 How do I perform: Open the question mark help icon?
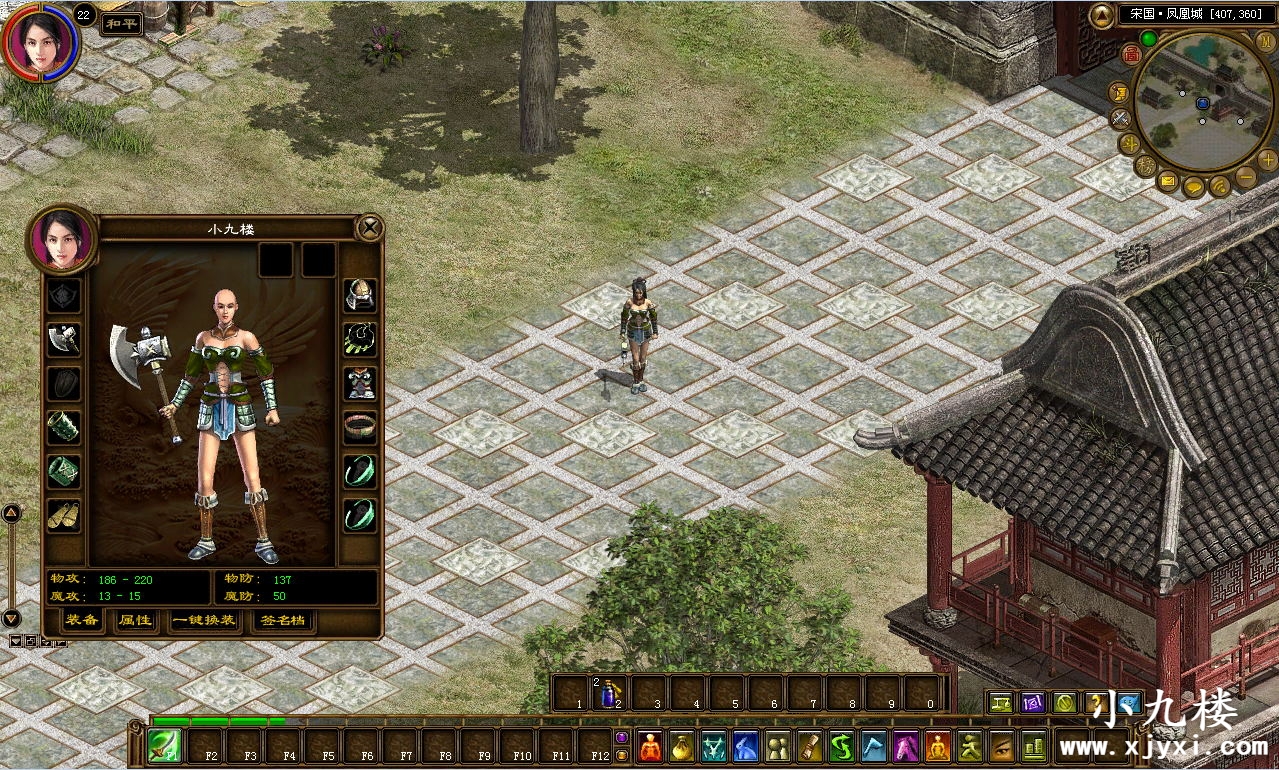(x=1097, y=703)
